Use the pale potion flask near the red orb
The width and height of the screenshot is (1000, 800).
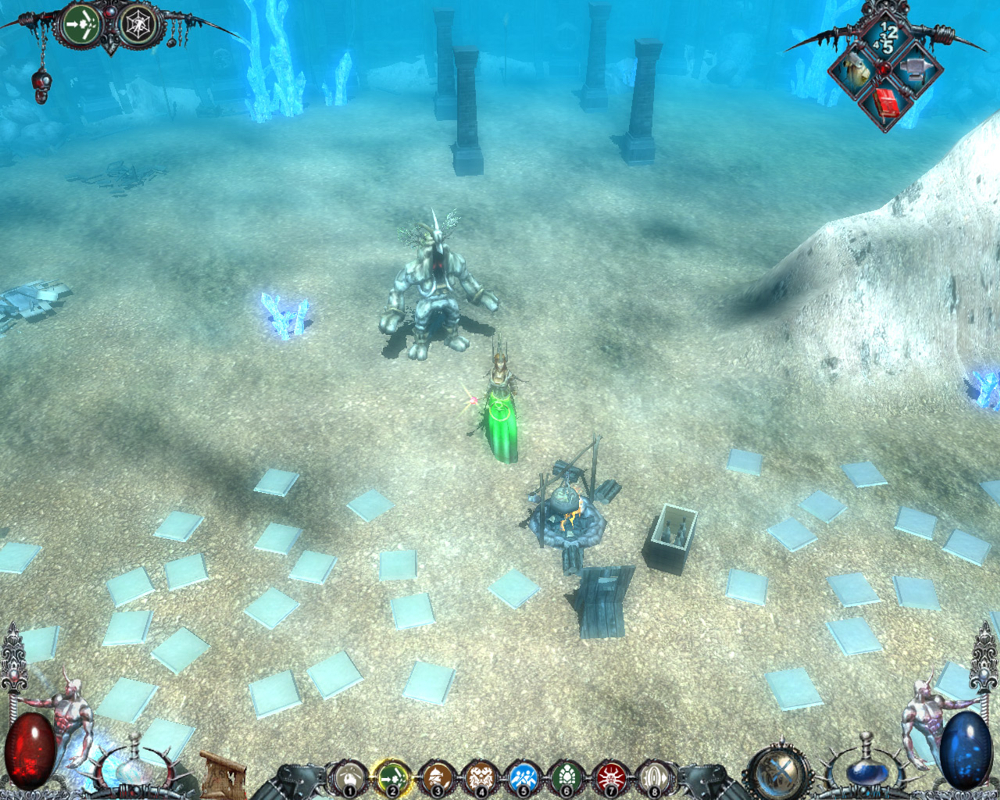[x=133, y=770]
